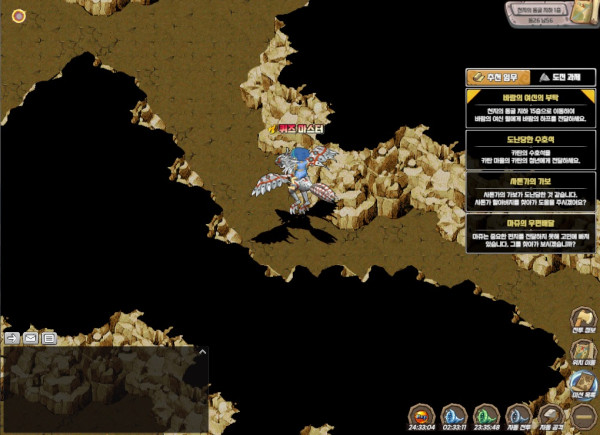This screenshot has width=600, height=435.
Task: Click the green creature icon with 23:35:48 timer
Action: 486,417
